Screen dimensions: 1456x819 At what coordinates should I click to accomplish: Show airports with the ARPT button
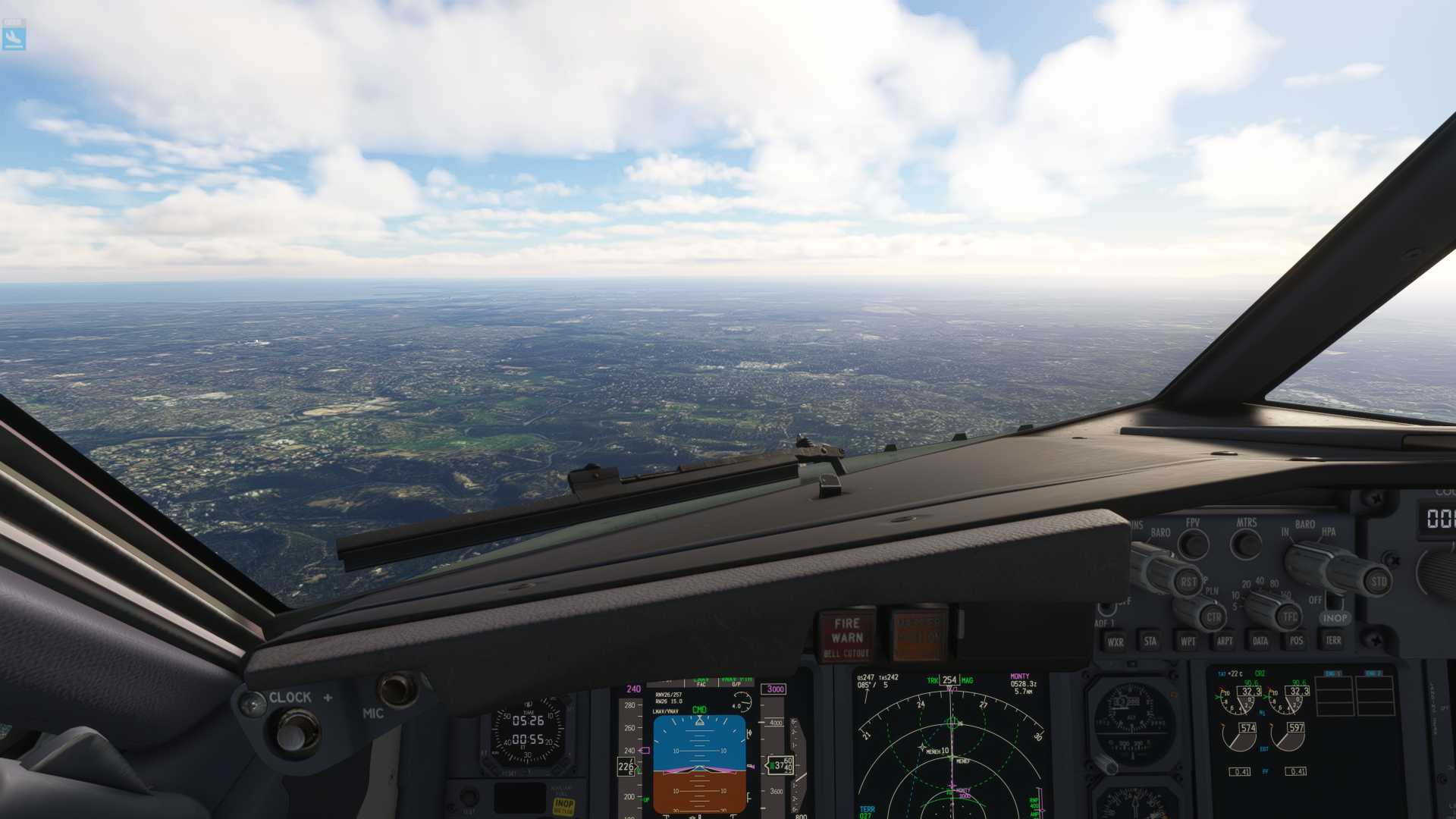[1224, 642]
